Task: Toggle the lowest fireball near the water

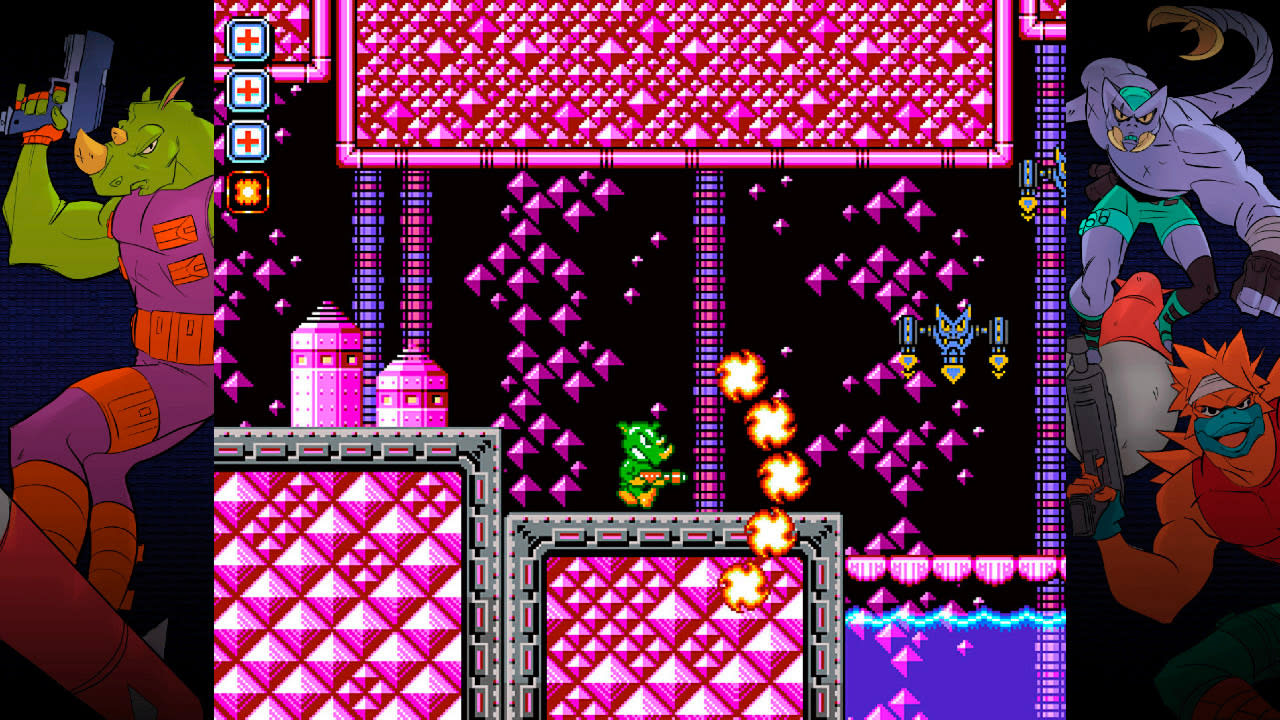Action: (x=744, y=585)
